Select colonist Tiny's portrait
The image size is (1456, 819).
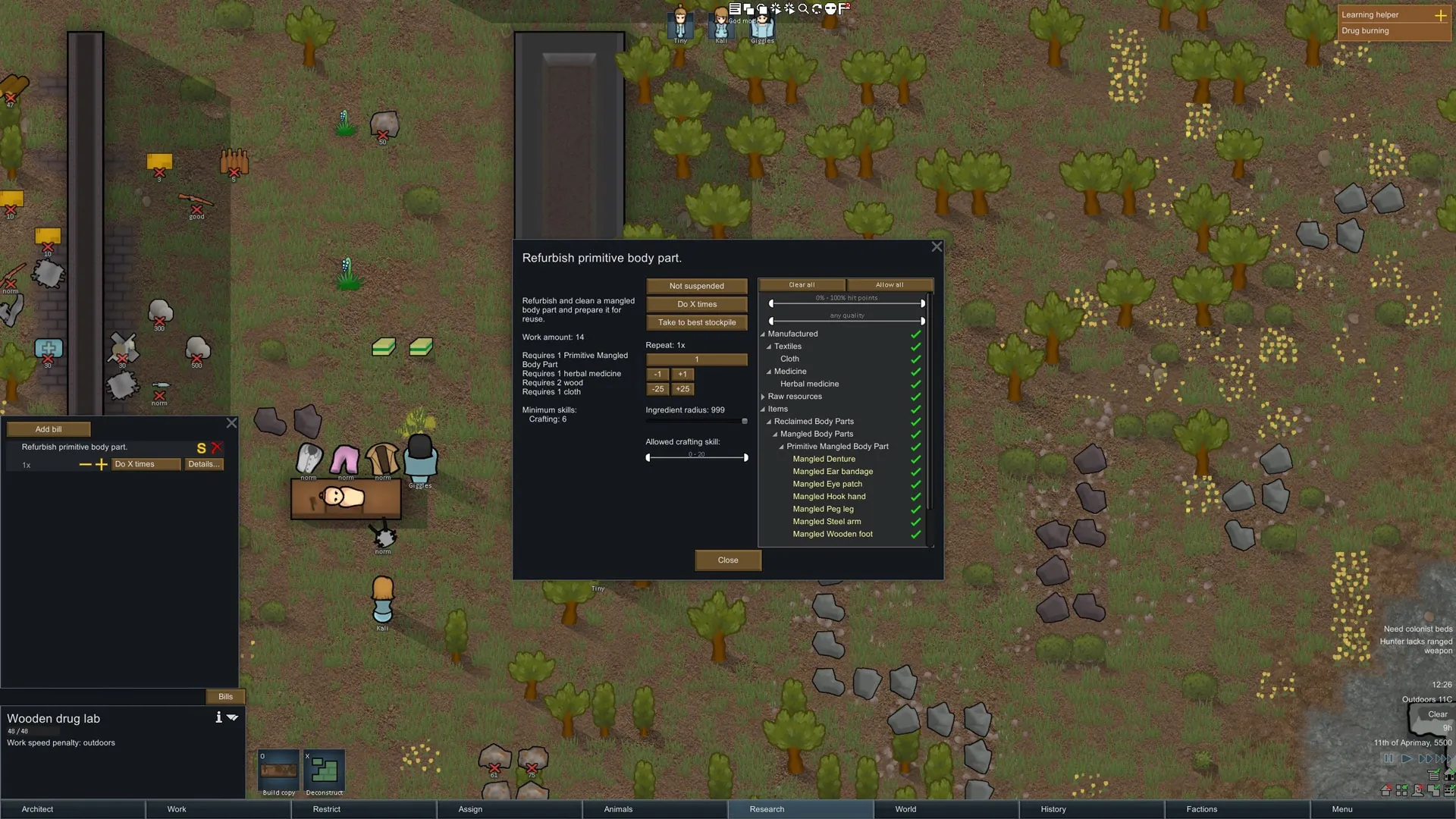680,24
